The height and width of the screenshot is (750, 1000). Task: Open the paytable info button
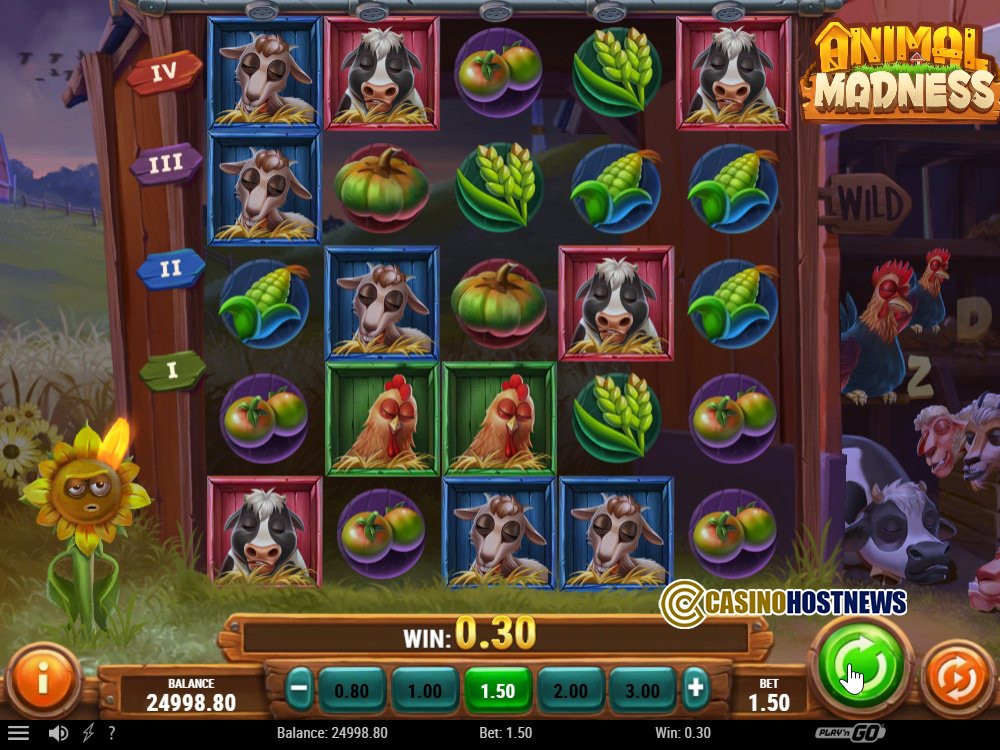pos(42,681)
